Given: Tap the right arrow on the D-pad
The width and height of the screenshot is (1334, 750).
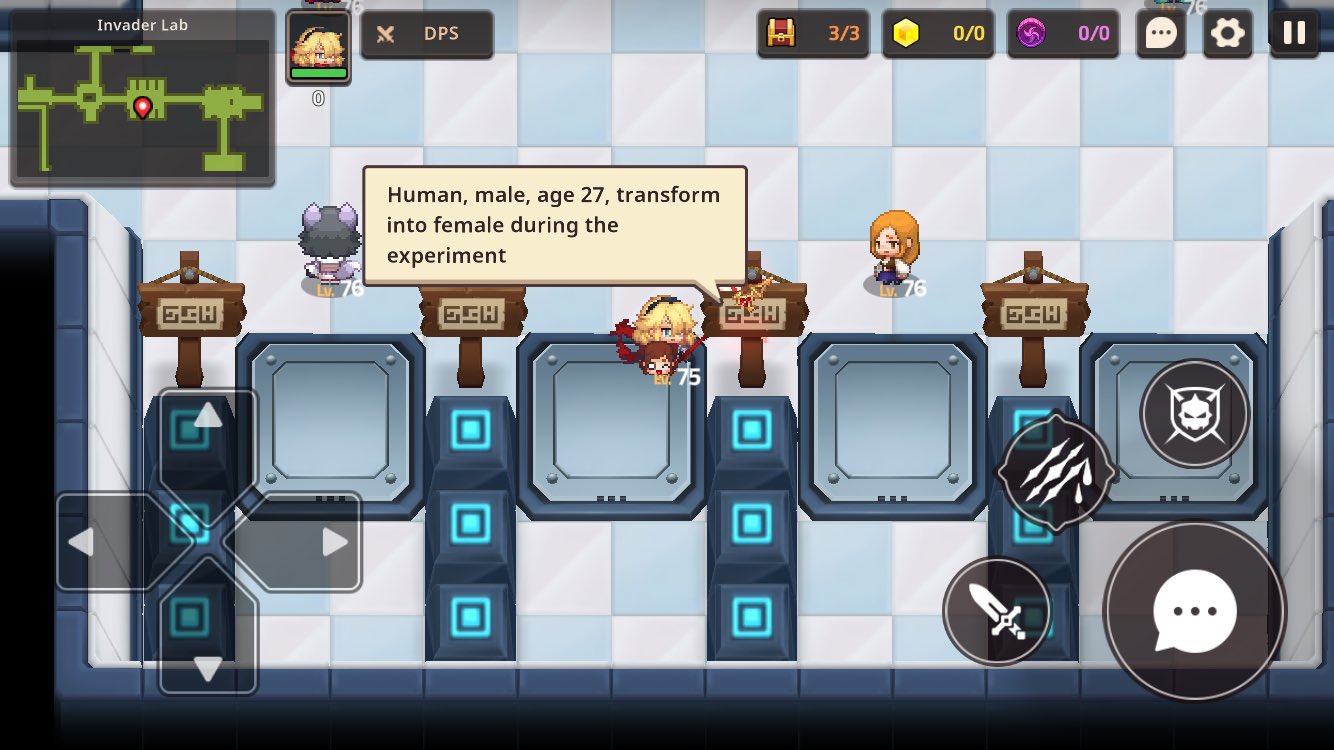Looking at the screenshot, I should 334,542.
